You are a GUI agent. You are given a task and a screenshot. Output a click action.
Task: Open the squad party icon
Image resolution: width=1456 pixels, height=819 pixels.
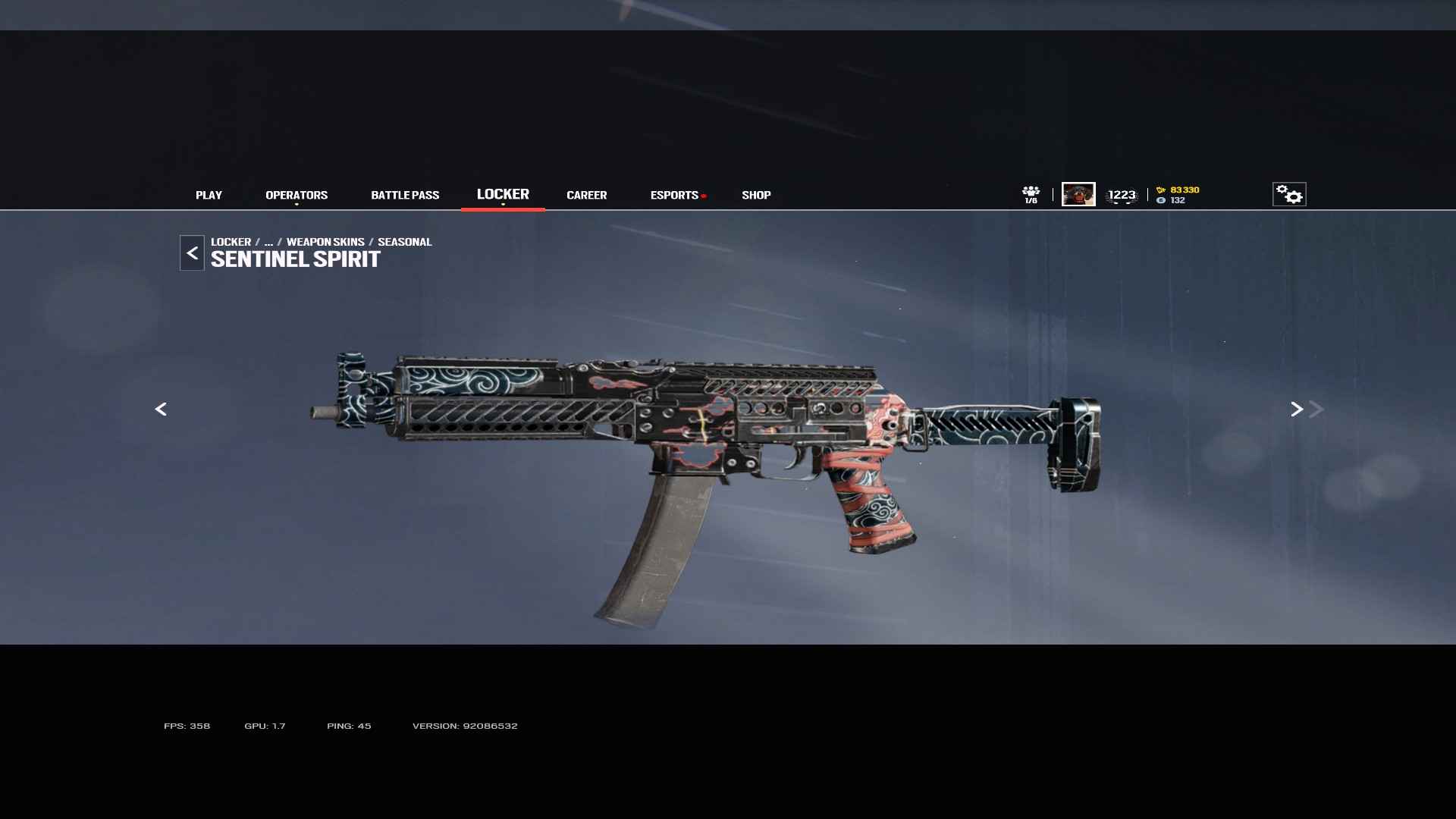pyautogui.click(x=1031, y=194)
